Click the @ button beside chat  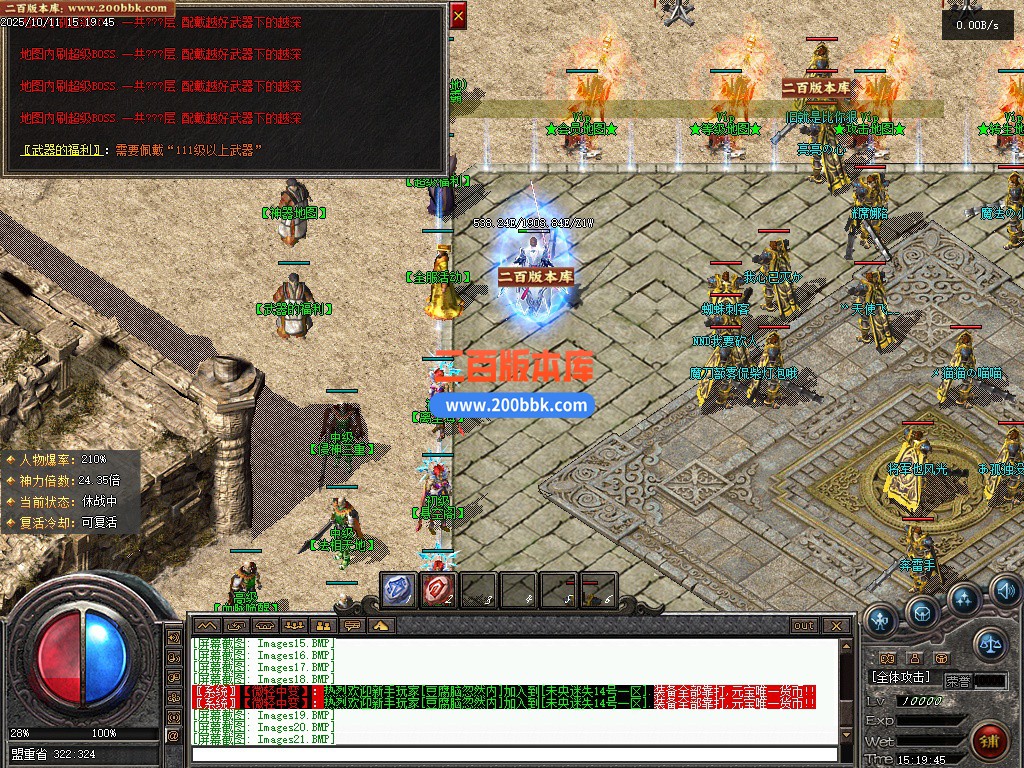(x=174, y=736)
